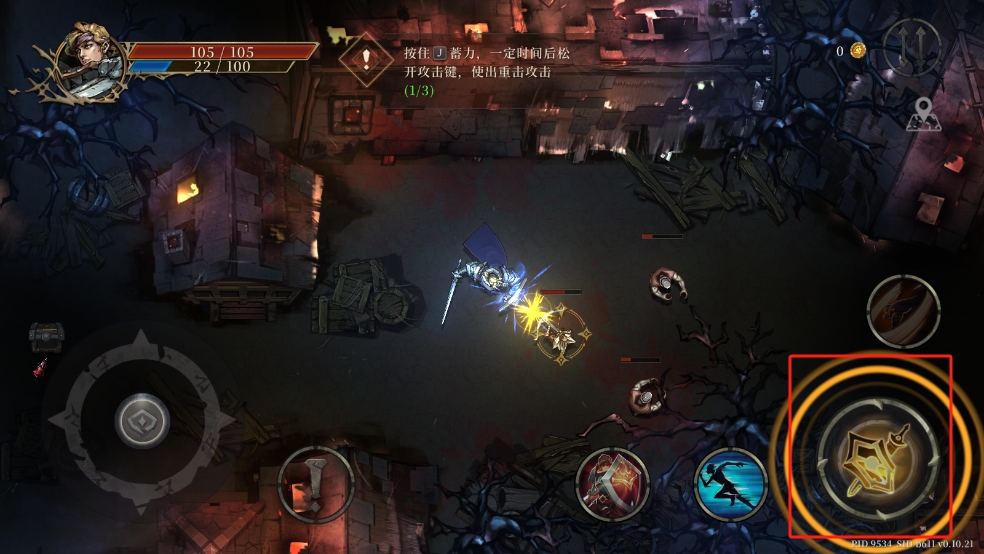The width and height of the screenshot is (984, 554).
Task: Activate the blue dash sprint skill
Action: tap(730, 484)
